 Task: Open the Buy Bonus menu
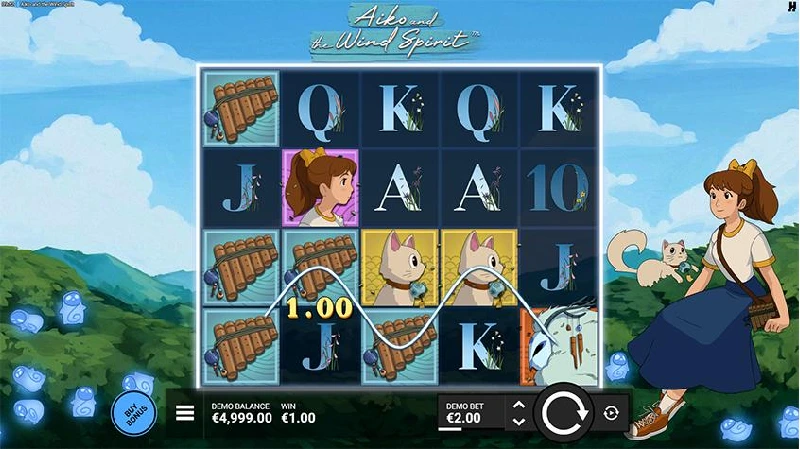coord(133,412)
